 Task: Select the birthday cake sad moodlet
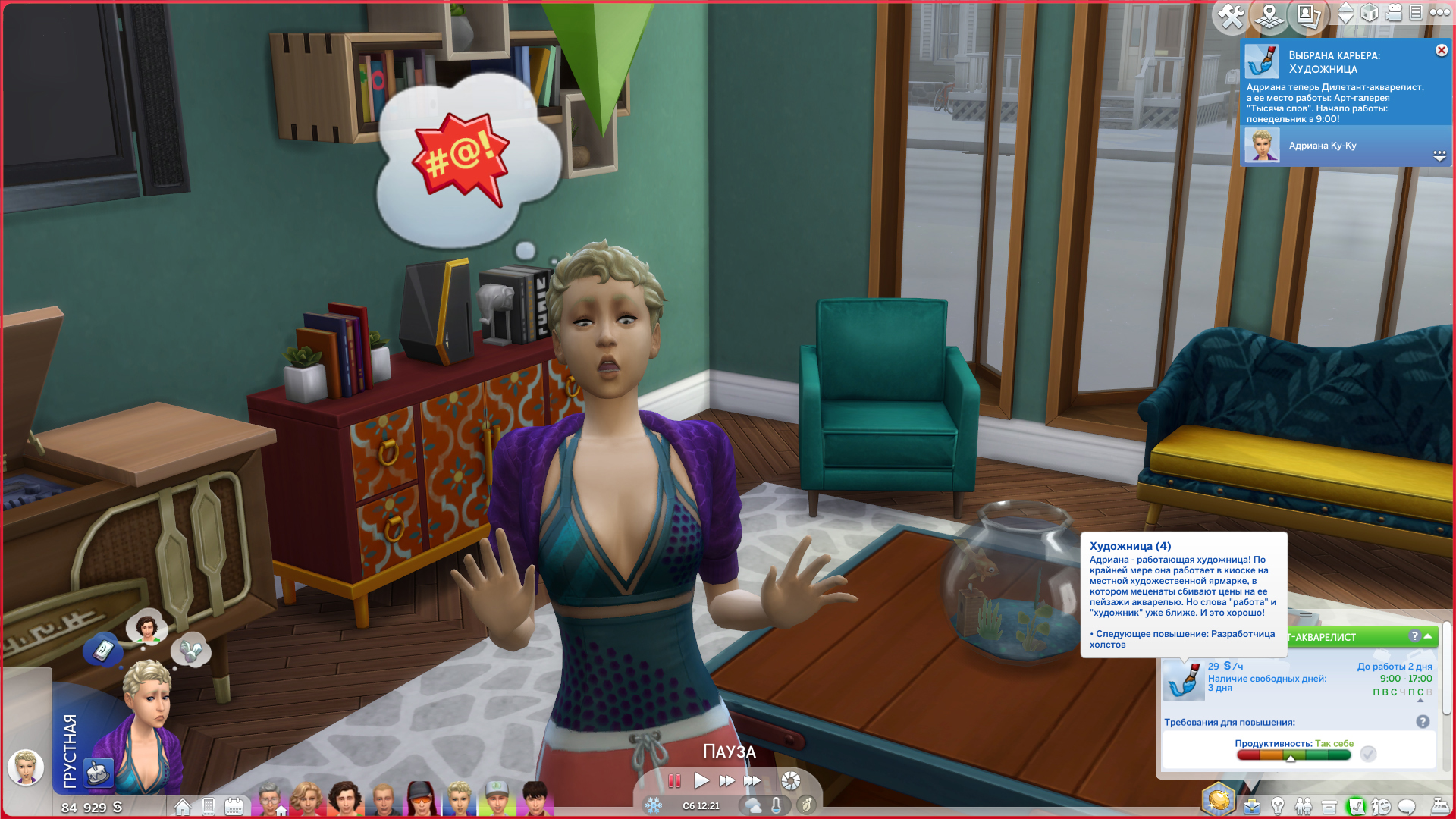(98, 773)
